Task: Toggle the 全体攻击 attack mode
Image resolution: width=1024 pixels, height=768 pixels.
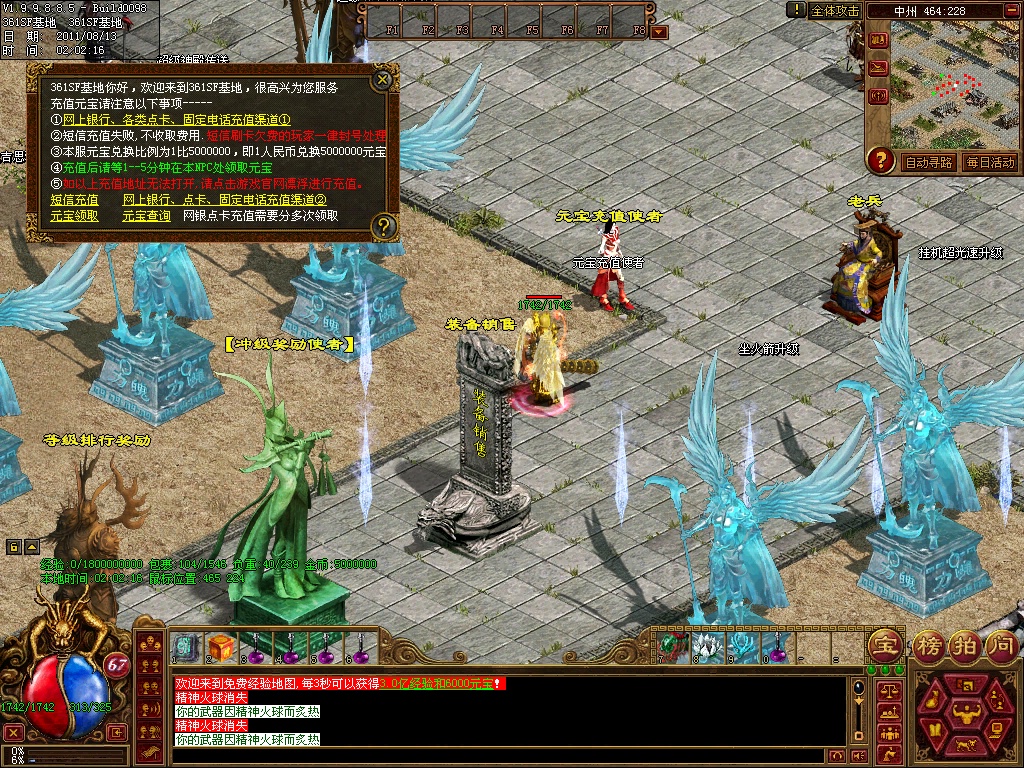Action: click(835, 10)
